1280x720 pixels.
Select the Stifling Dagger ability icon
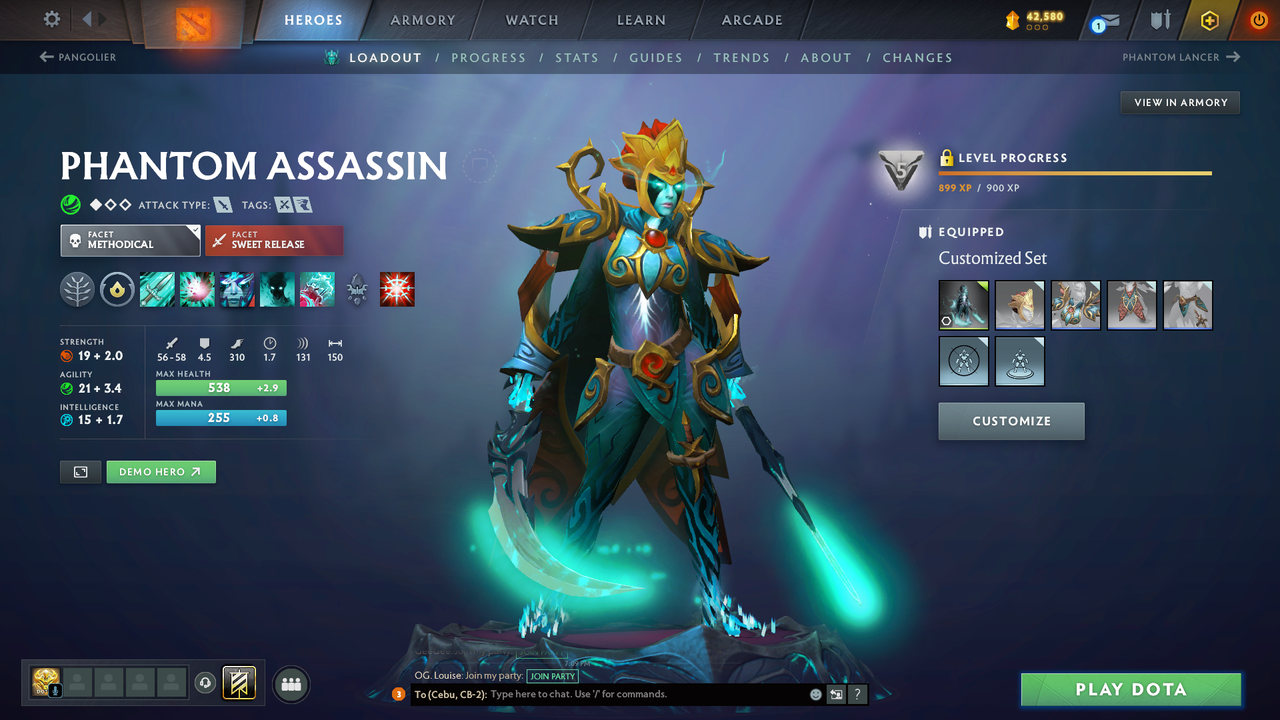pyautogui.click(x=157, y=289)
